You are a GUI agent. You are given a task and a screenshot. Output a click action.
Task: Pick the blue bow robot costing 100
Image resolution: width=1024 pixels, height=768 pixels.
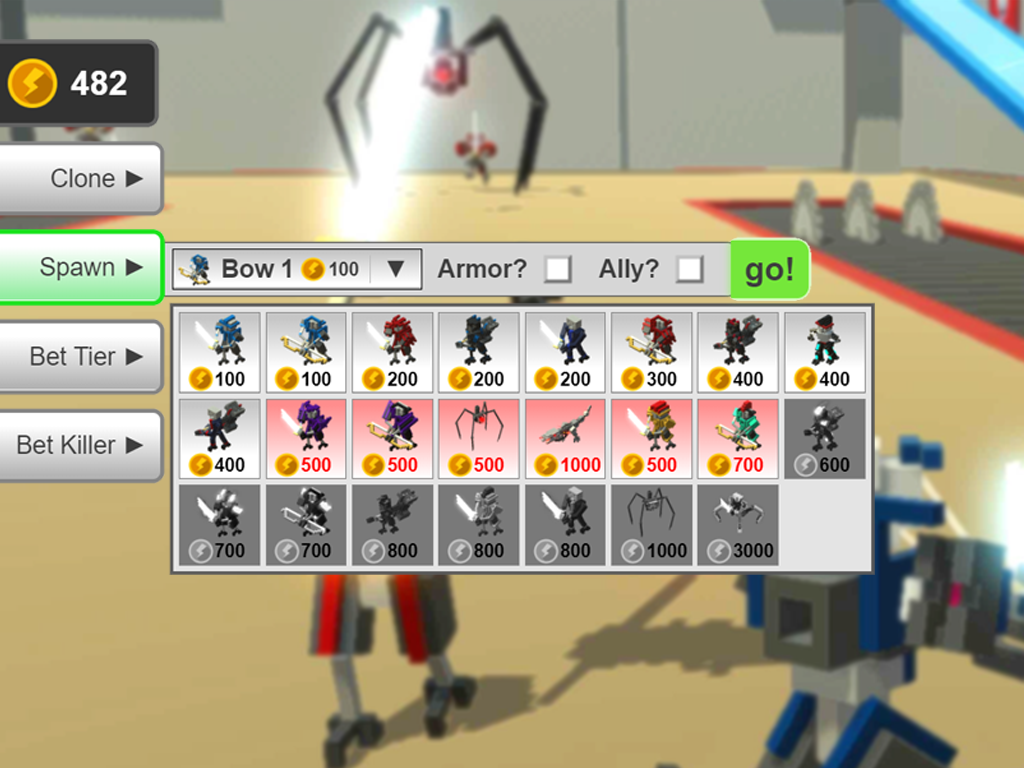click(x=306, y=352)
